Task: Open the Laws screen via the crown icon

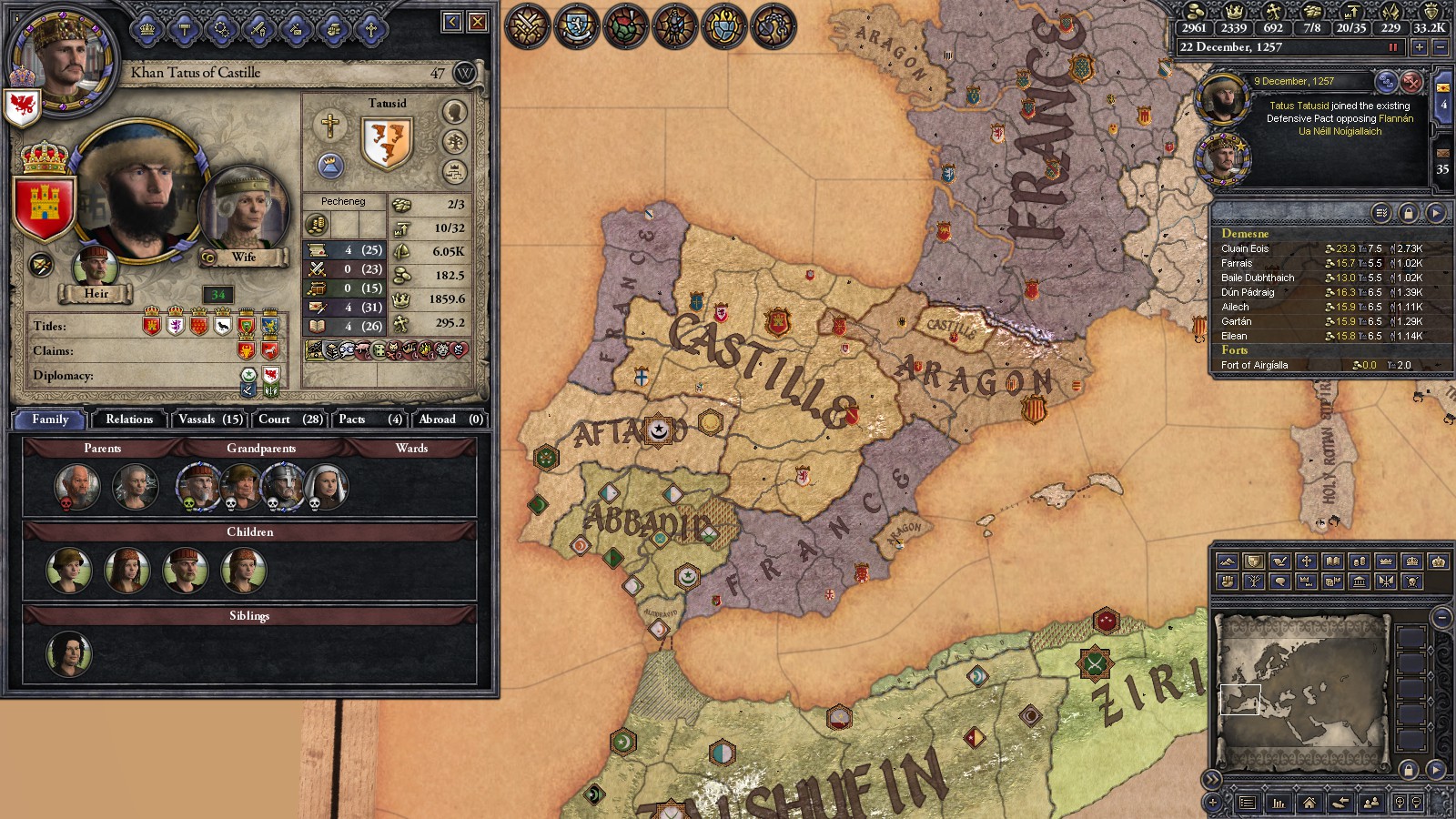Action: 147,29
